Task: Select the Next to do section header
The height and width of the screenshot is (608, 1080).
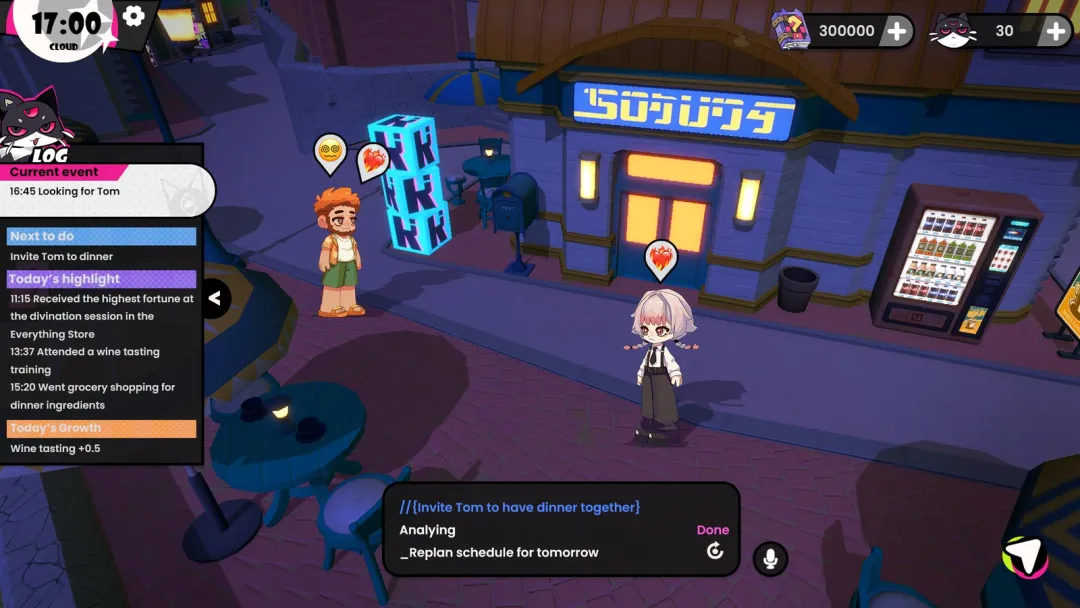Action: (101, 236)
